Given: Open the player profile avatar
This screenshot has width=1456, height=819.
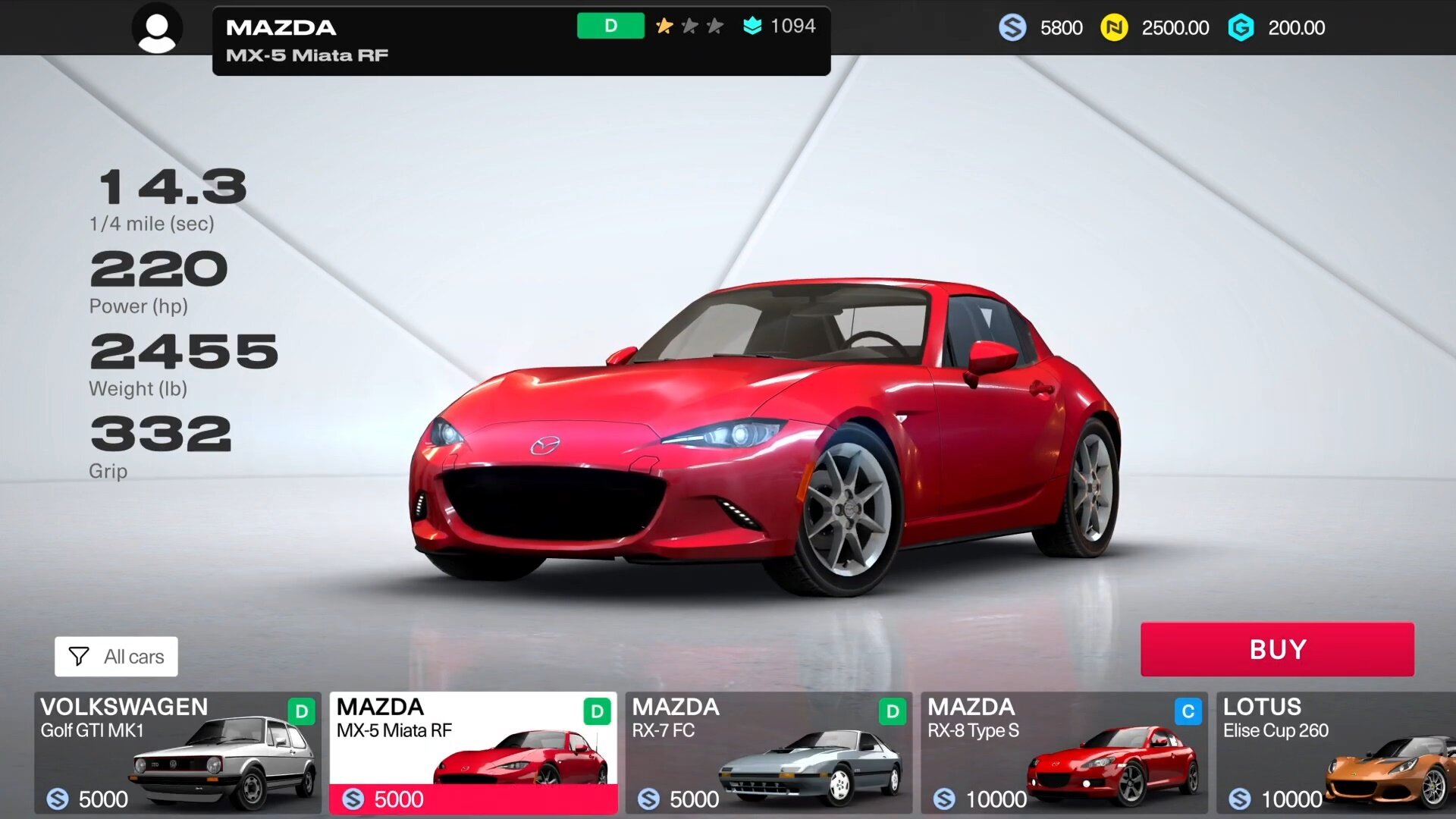Looking at the screenshot, I should pyautogui.click(x=157, y=28).
